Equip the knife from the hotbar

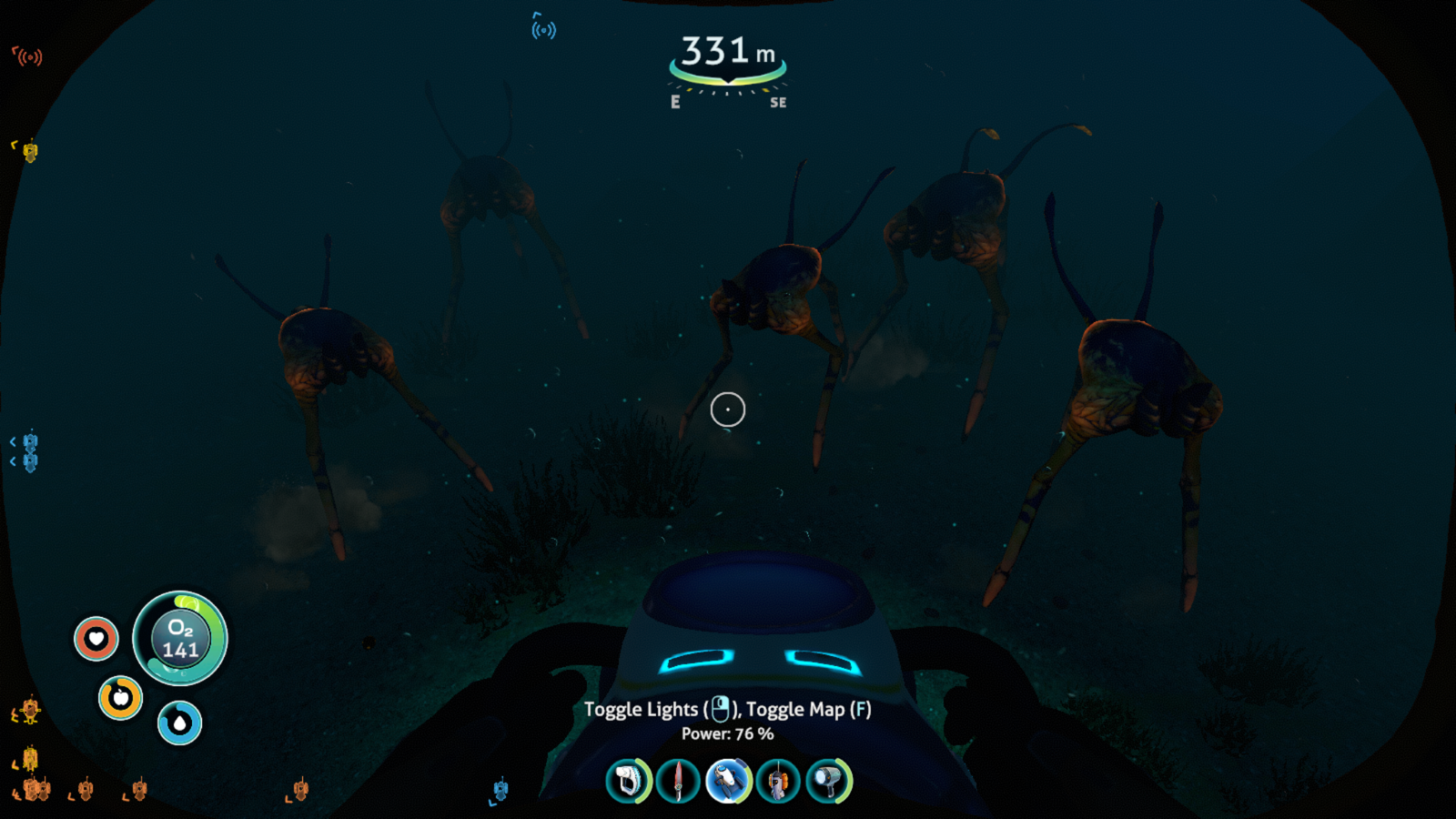point(678,781)
